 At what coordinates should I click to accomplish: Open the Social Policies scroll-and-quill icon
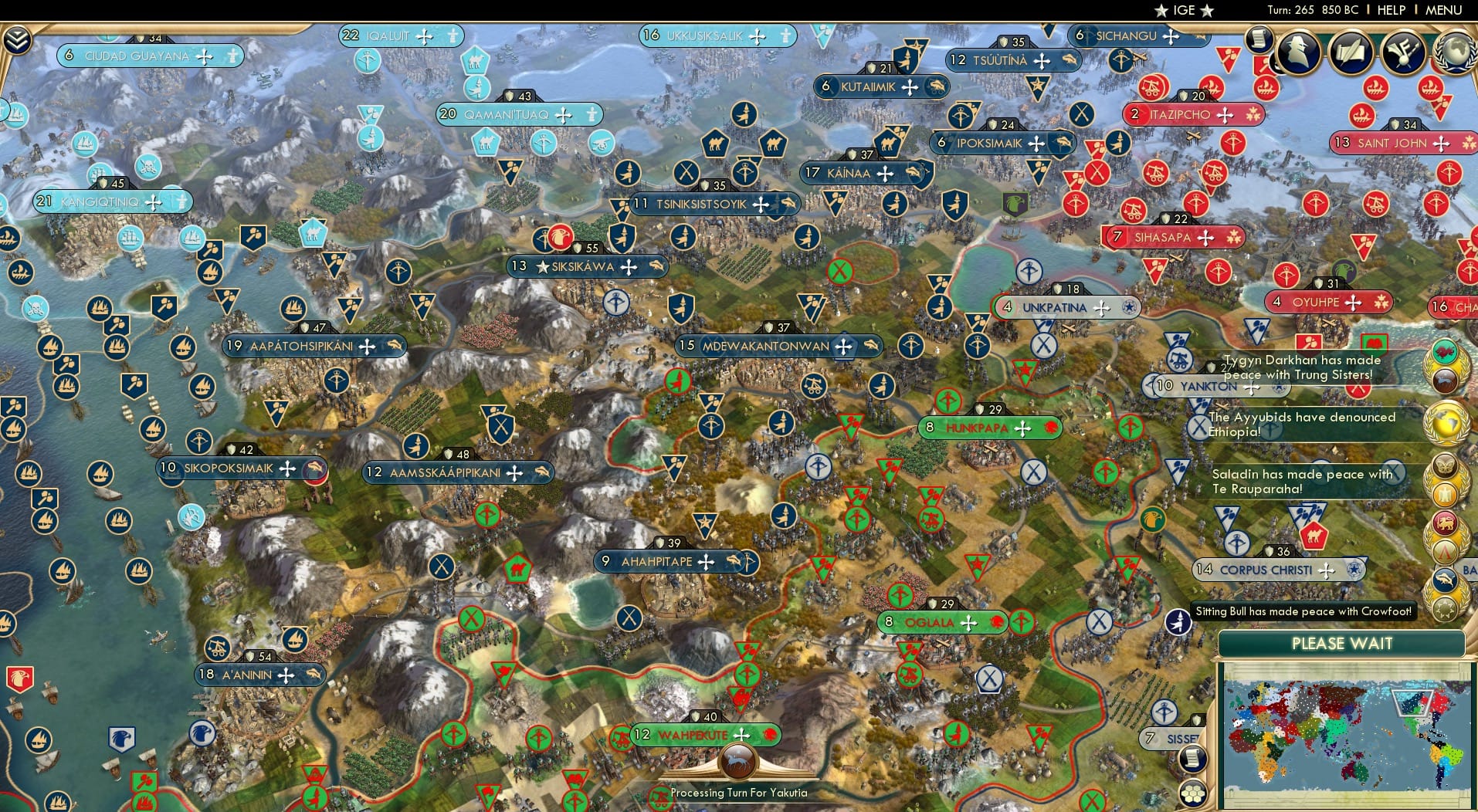[1351, 51]
